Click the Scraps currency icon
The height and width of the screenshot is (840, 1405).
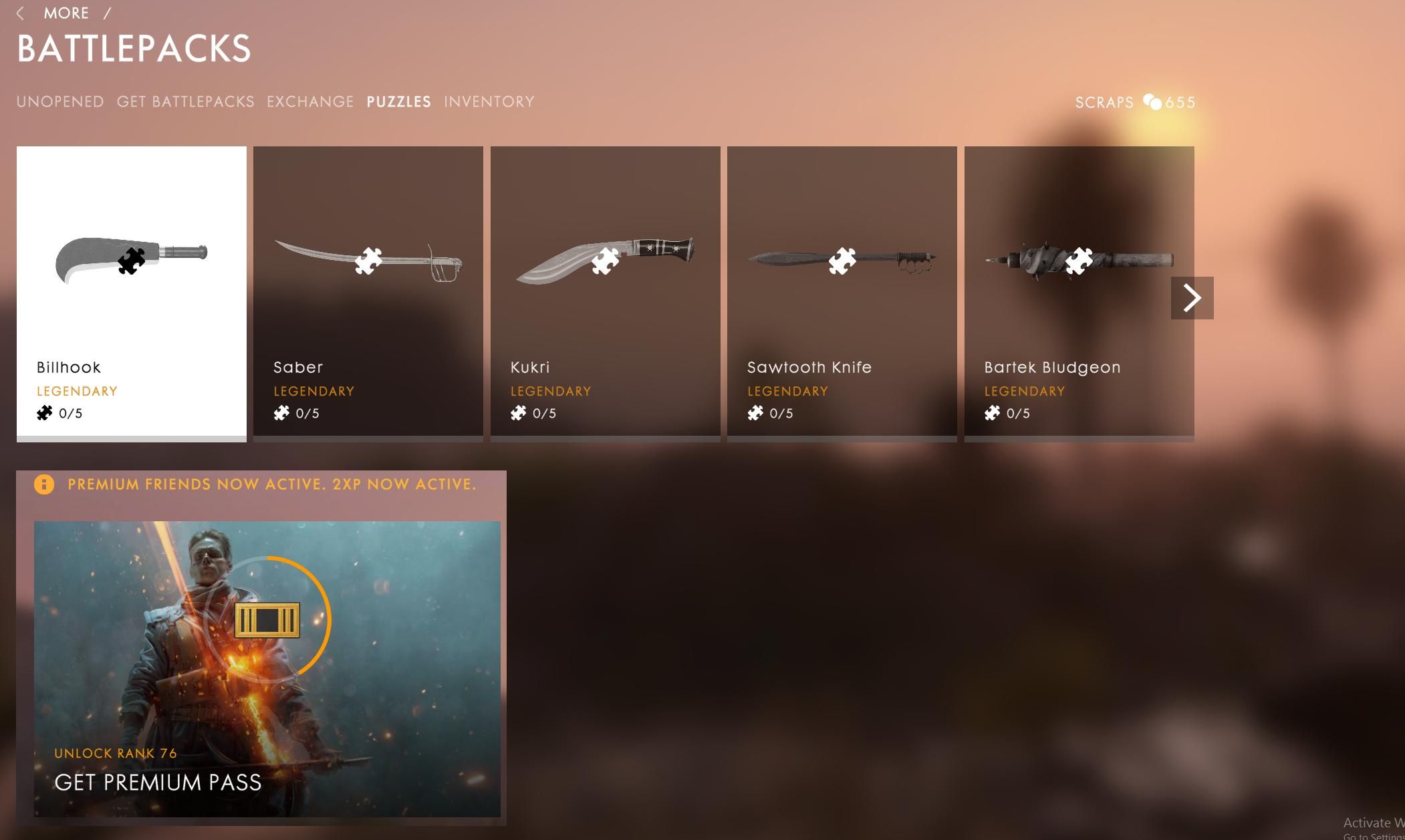click(1153, 102)
